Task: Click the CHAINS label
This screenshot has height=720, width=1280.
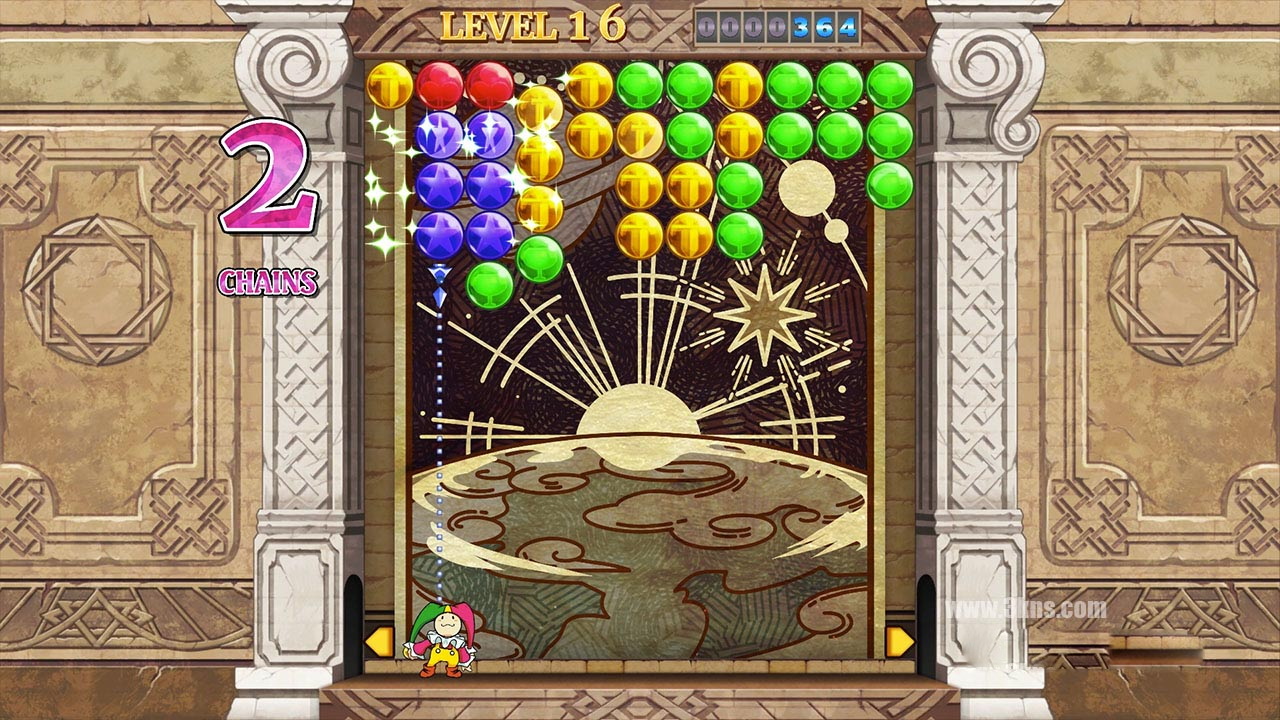Action: (x=268, y=283)
